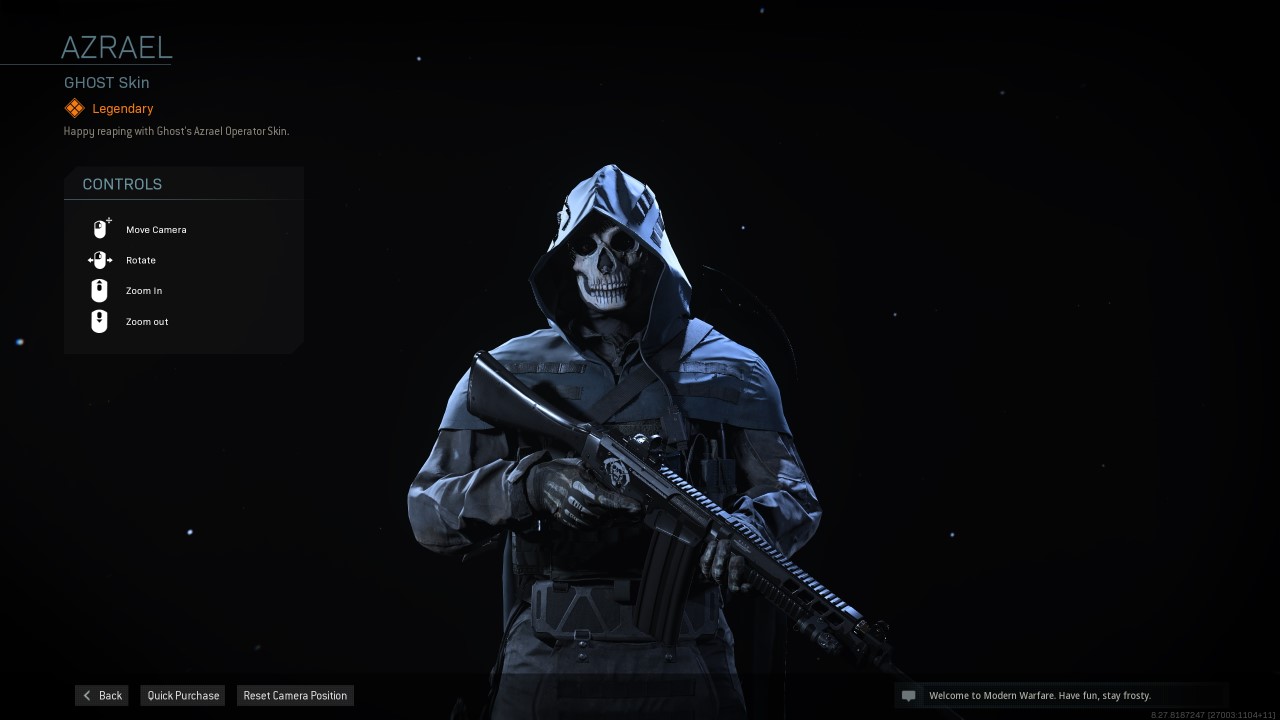The width and height of the screenshot is (1280, 720).
Task: Click the Rotate mouse icon
Action: (x=100, y=259)
